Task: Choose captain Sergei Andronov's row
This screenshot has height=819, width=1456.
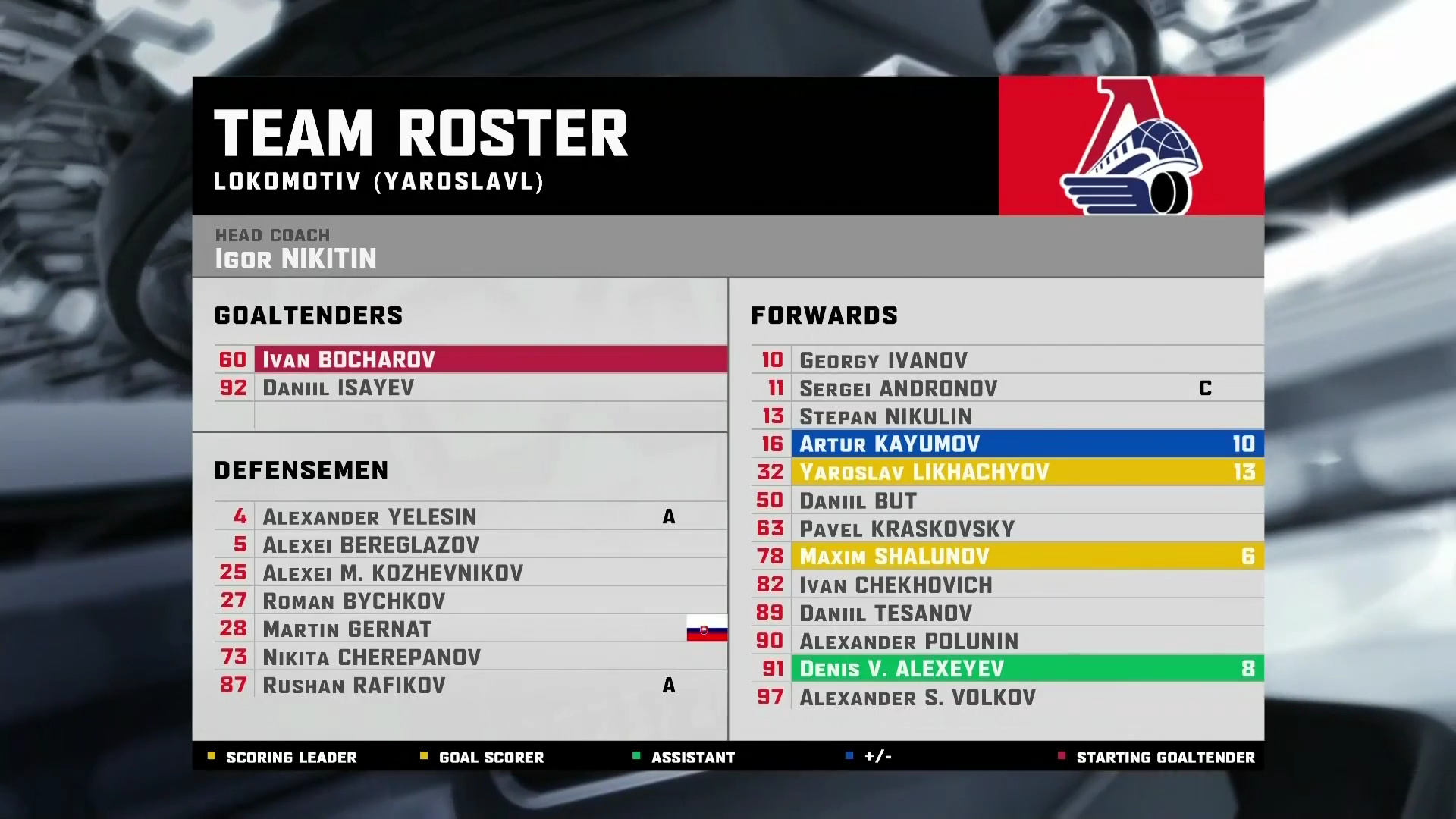Action: 898,388
